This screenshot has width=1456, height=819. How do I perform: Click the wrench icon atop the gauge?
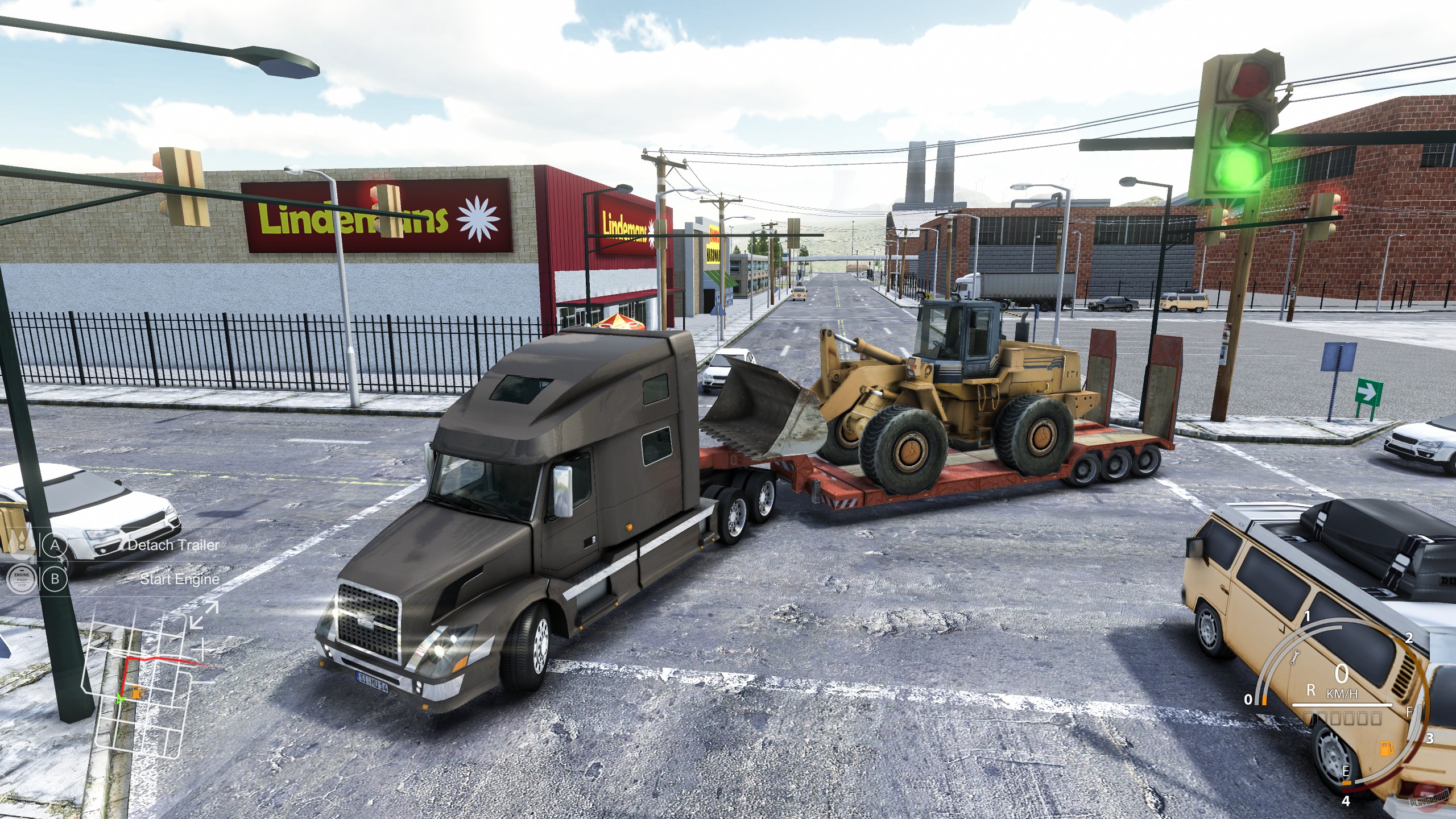(x=1295, y=658)
